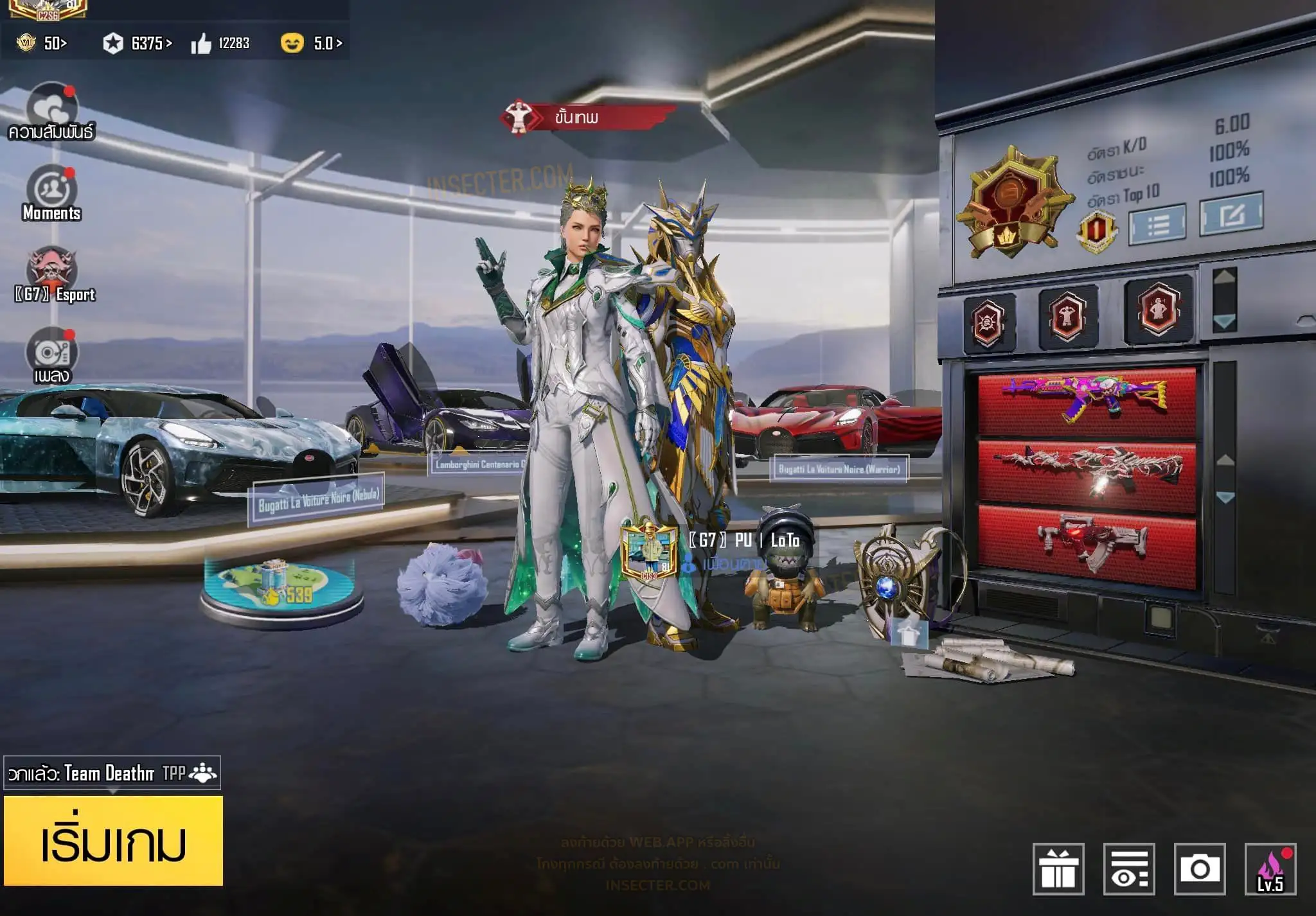The width and height of the screenshot is (1316, 916).
Task: Start the game with the yellow button
Action: pyautogui.click(x=113, y=841)
